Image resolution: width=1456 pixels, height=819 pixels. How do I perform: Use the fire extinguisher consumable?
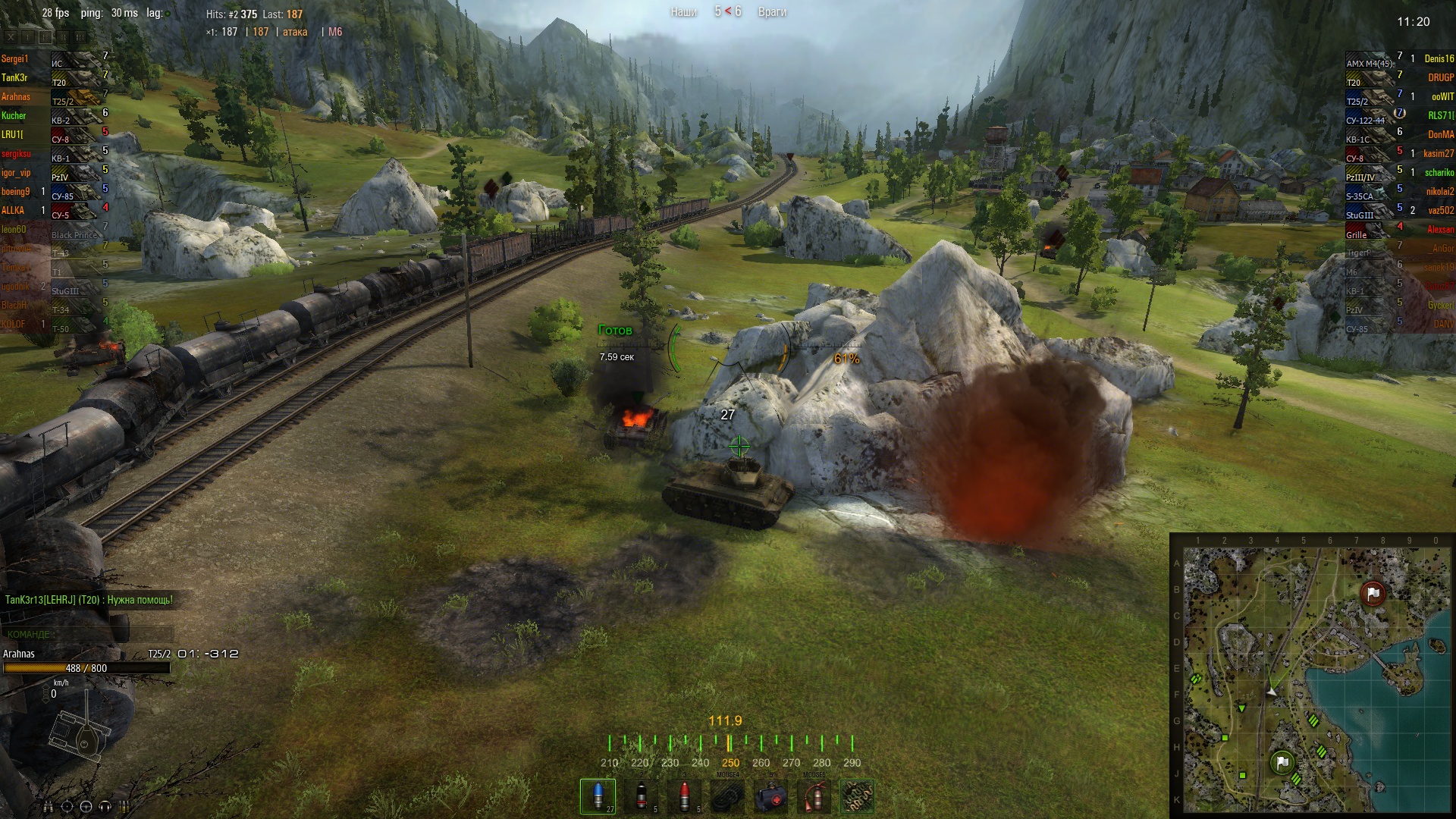coord(814,796)
